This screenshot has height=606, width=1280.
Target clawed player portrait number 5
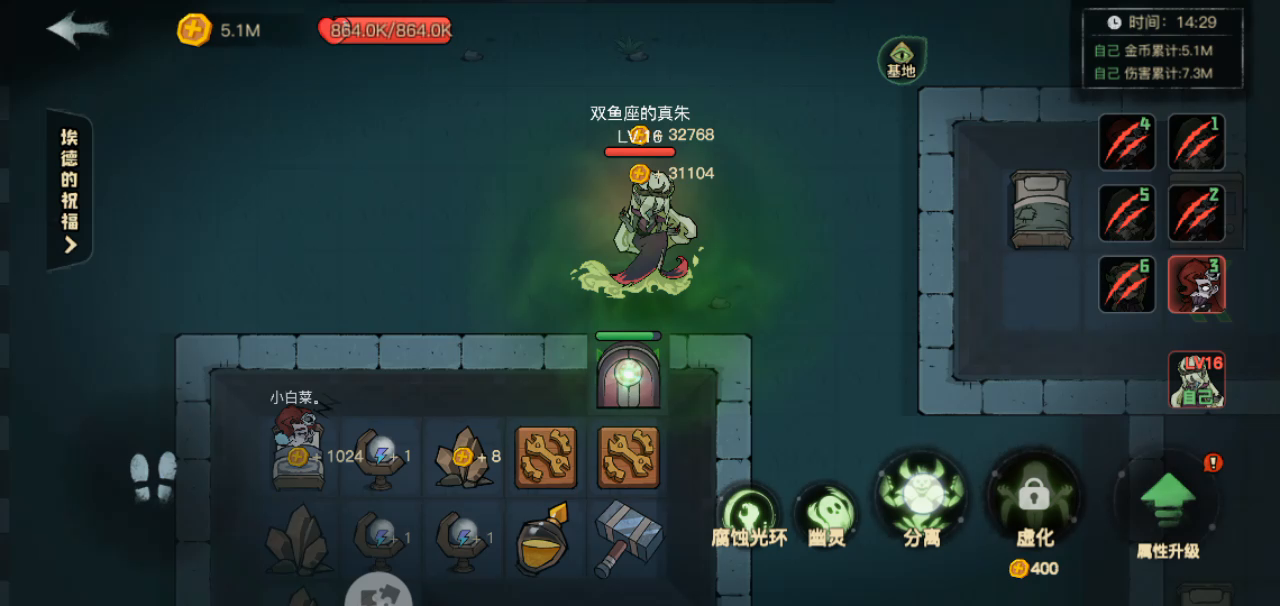(1127, 213)
